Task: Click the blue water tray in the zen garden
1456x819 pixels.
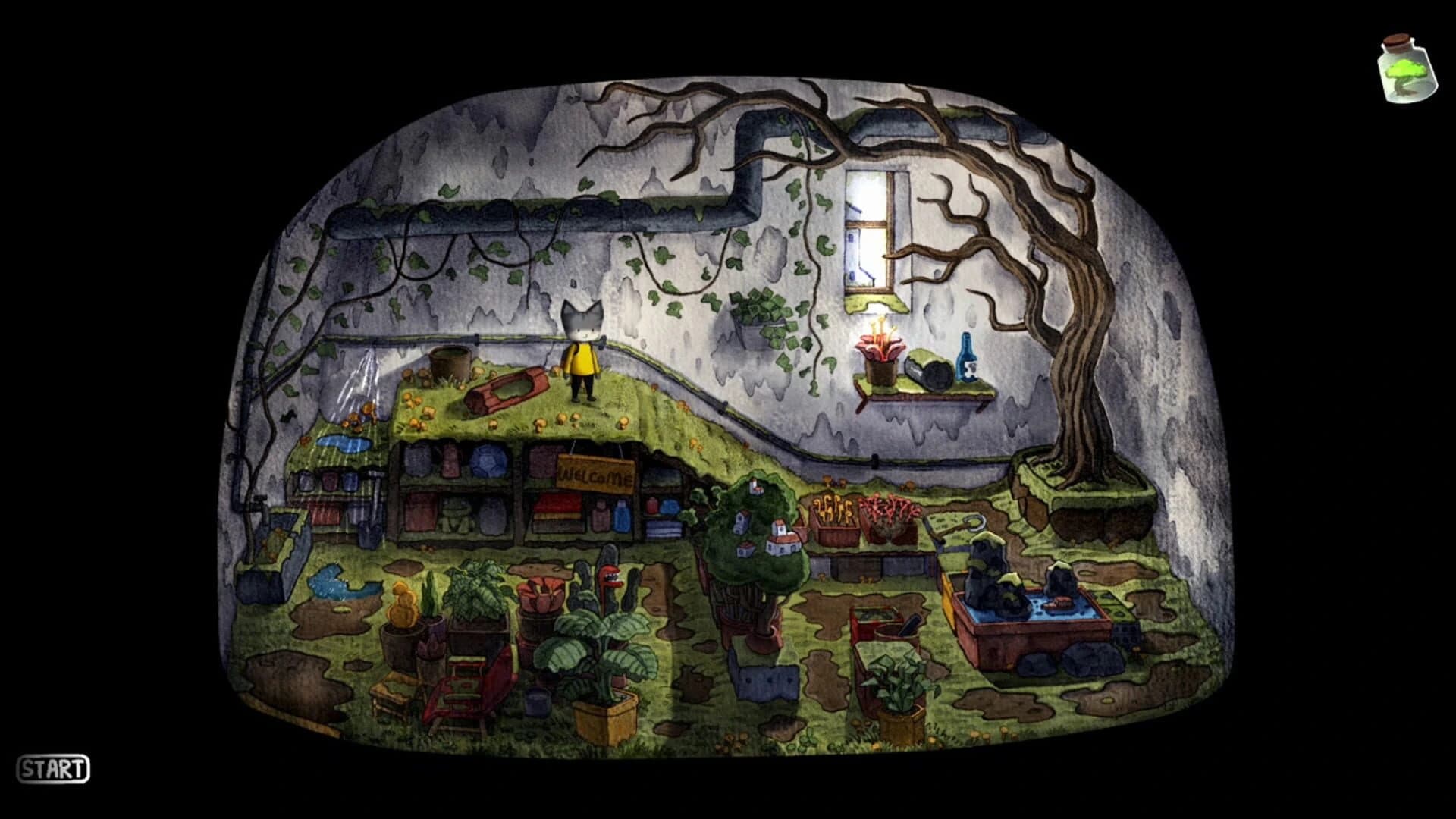Action: [x=1039, y=610]
